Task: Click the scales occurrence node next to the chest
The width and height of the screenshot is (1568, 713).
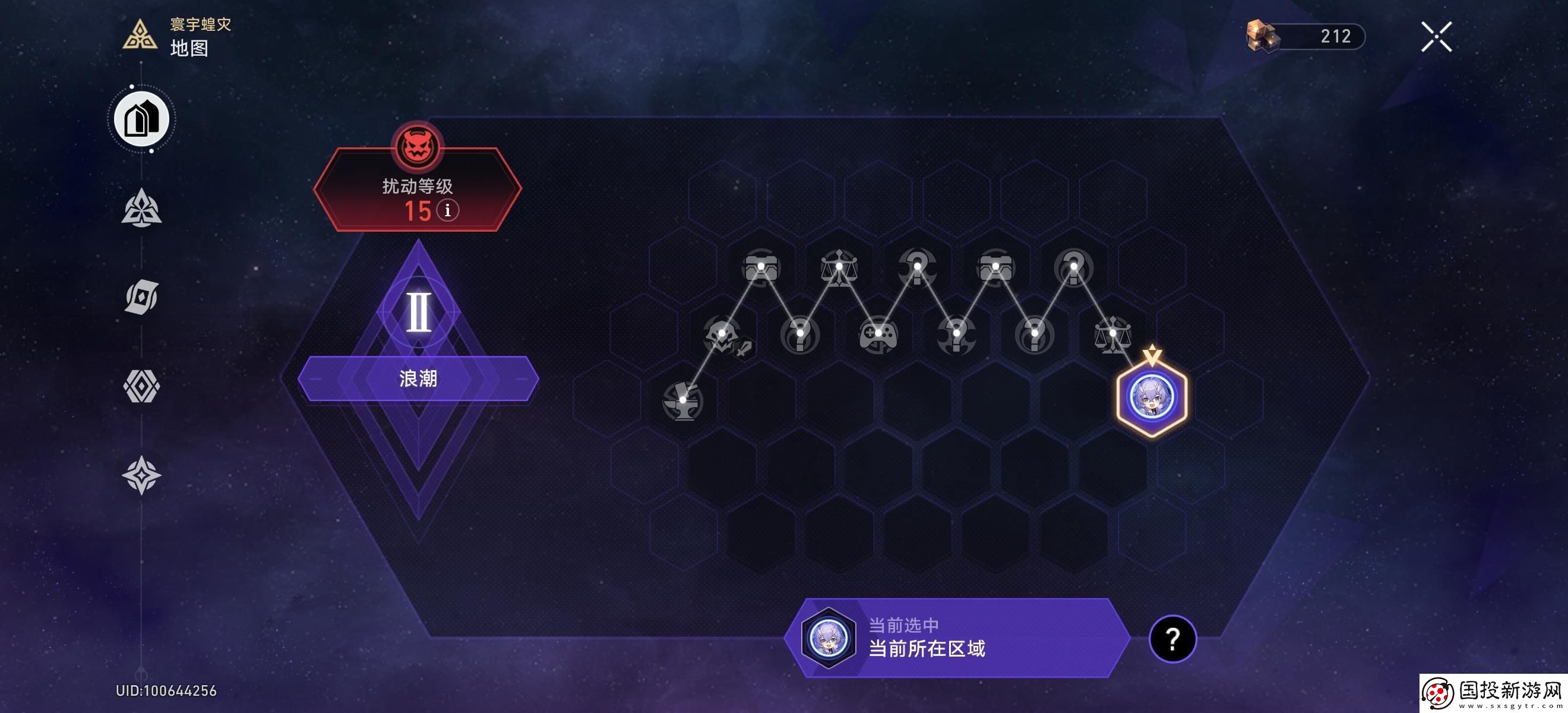Action: [x=839, y=267]
